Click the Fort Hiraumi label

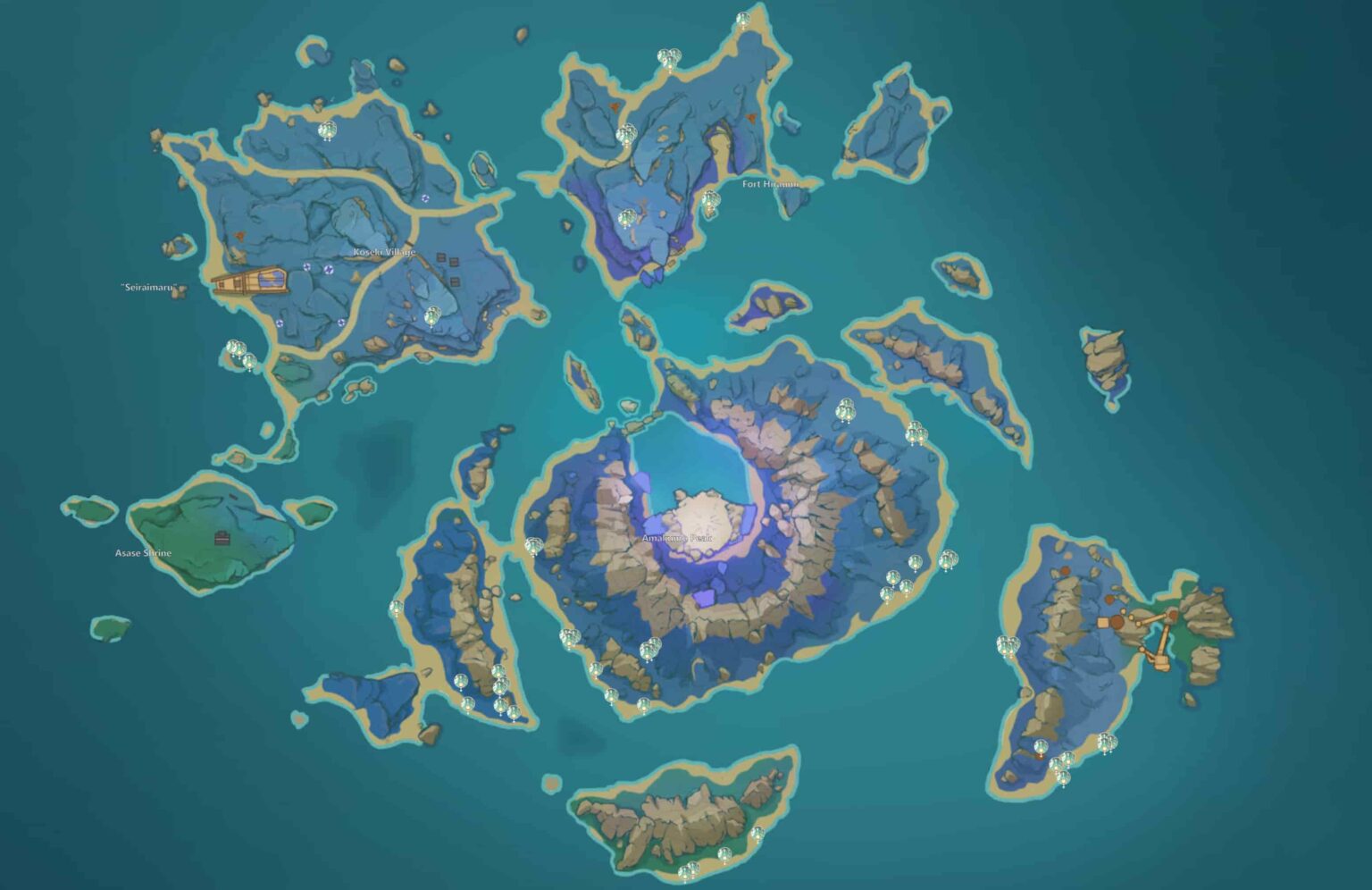click(x=770, y=182)
